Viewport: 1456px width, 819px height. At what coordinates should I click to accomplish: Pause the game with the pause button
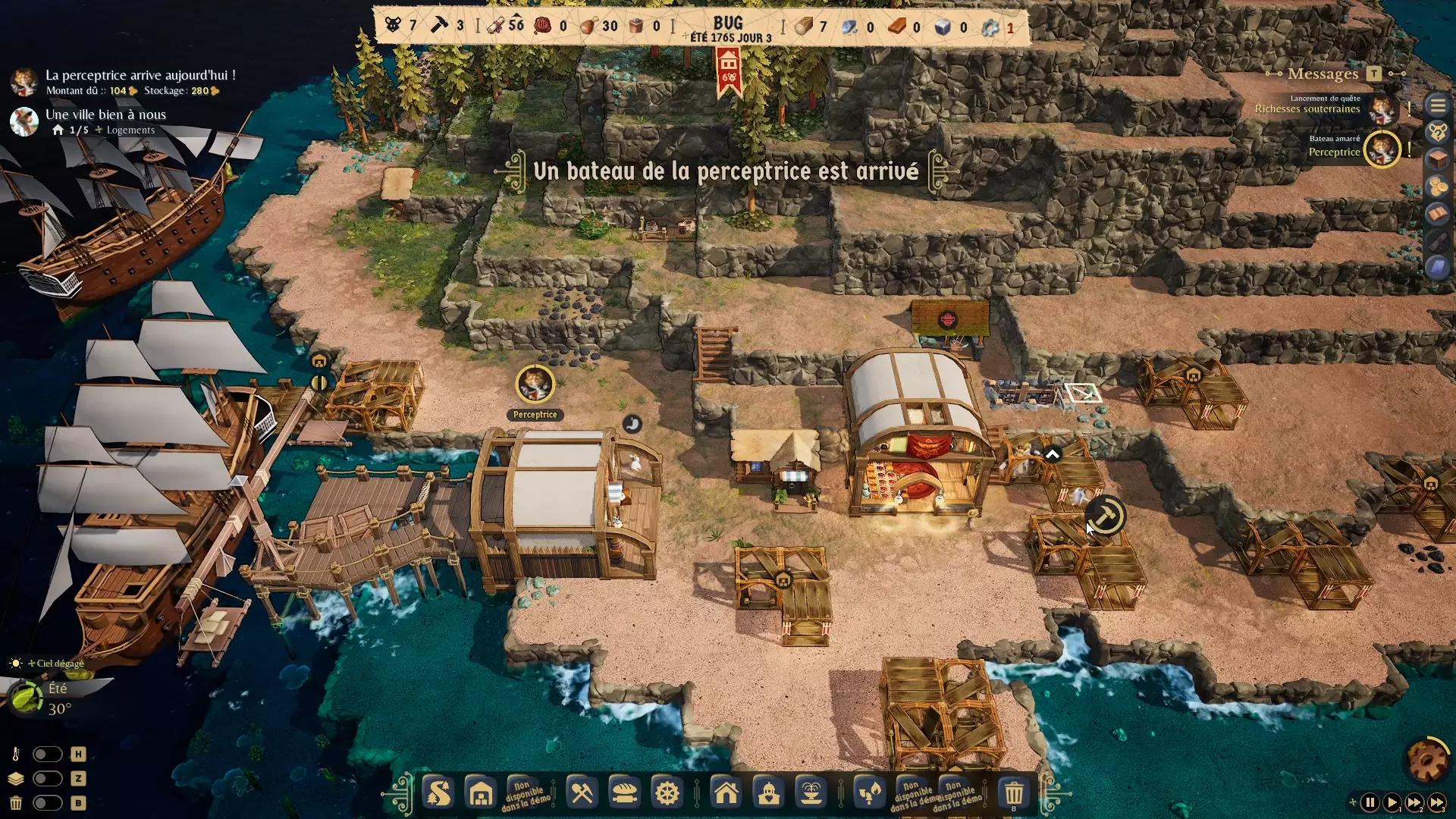coord(1369,802)
